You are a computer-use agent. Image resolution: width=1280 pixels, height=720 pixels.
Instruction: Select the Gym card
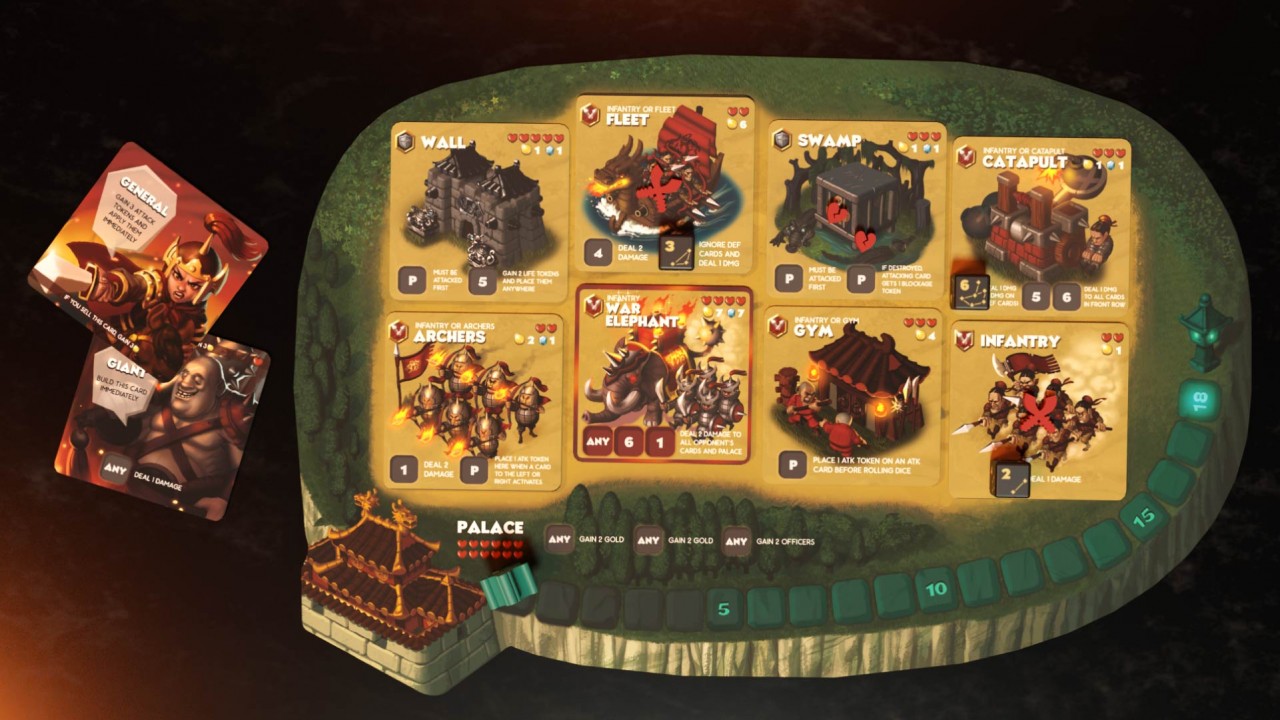tap(851, 397)
